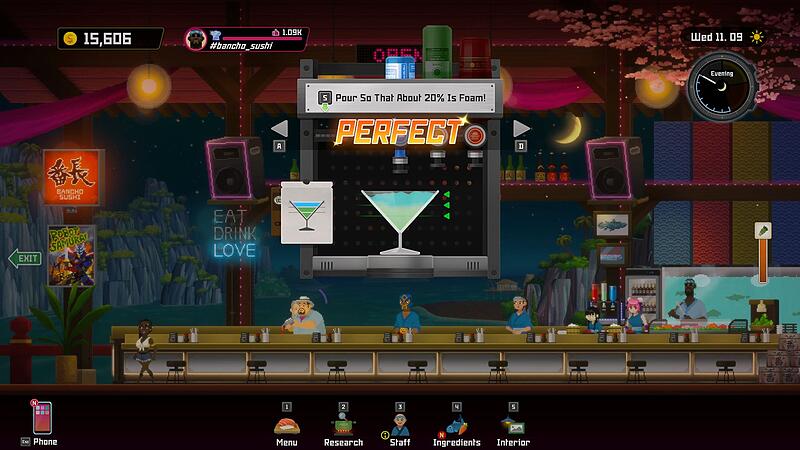800x450 pixels.
Task: Select the previous drink with left arrow
Action: [280, 128]
